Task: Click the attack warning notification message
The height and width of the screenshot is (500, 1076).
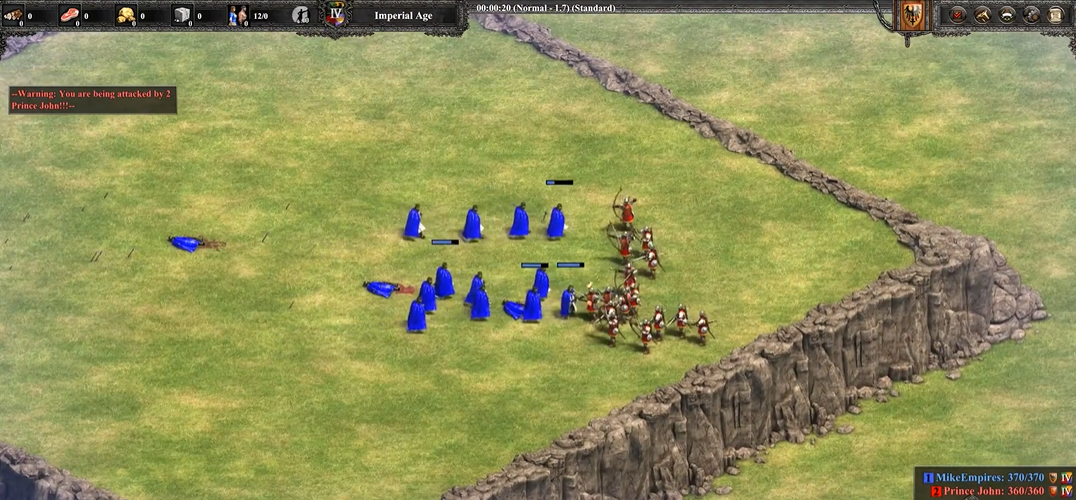Action: coord(92,99)
